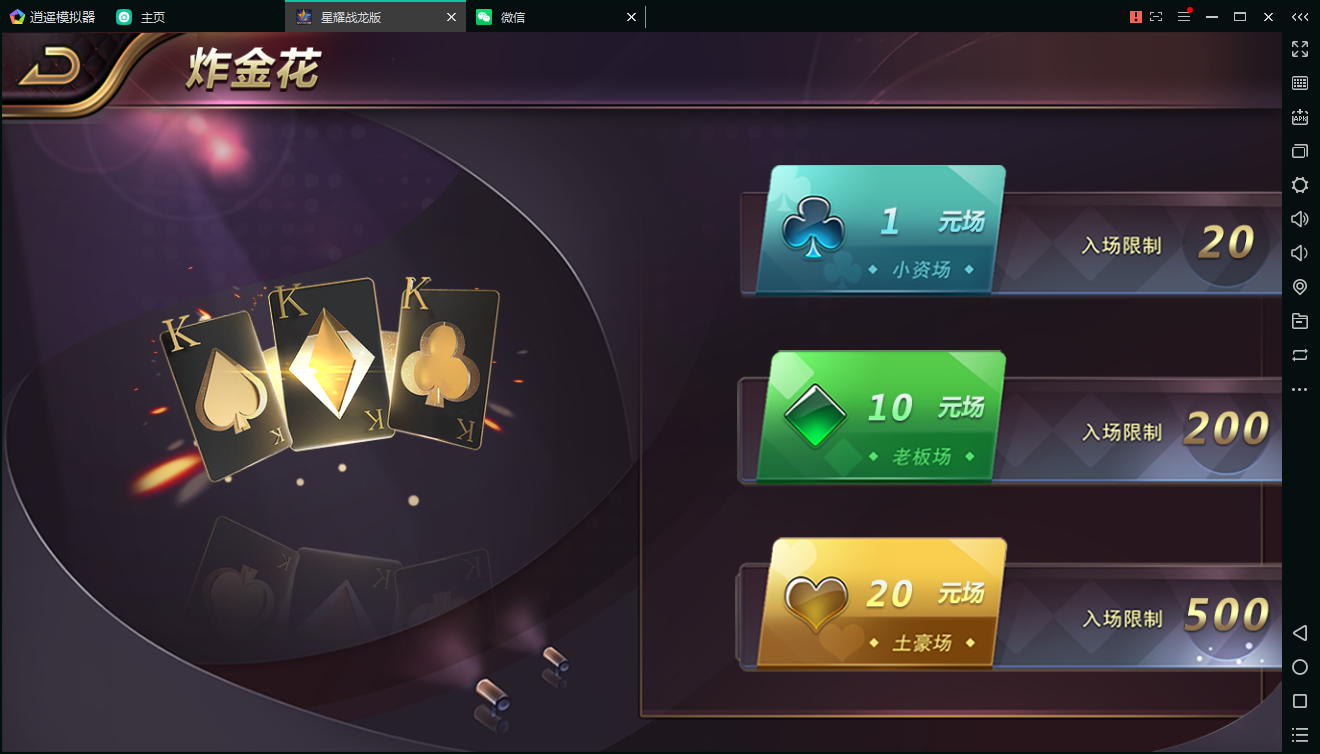Open the virtual keyboard mapping tool
Image resolution: width=1320 pixels, height=754 pixels.
click(x=1300, y=83)
